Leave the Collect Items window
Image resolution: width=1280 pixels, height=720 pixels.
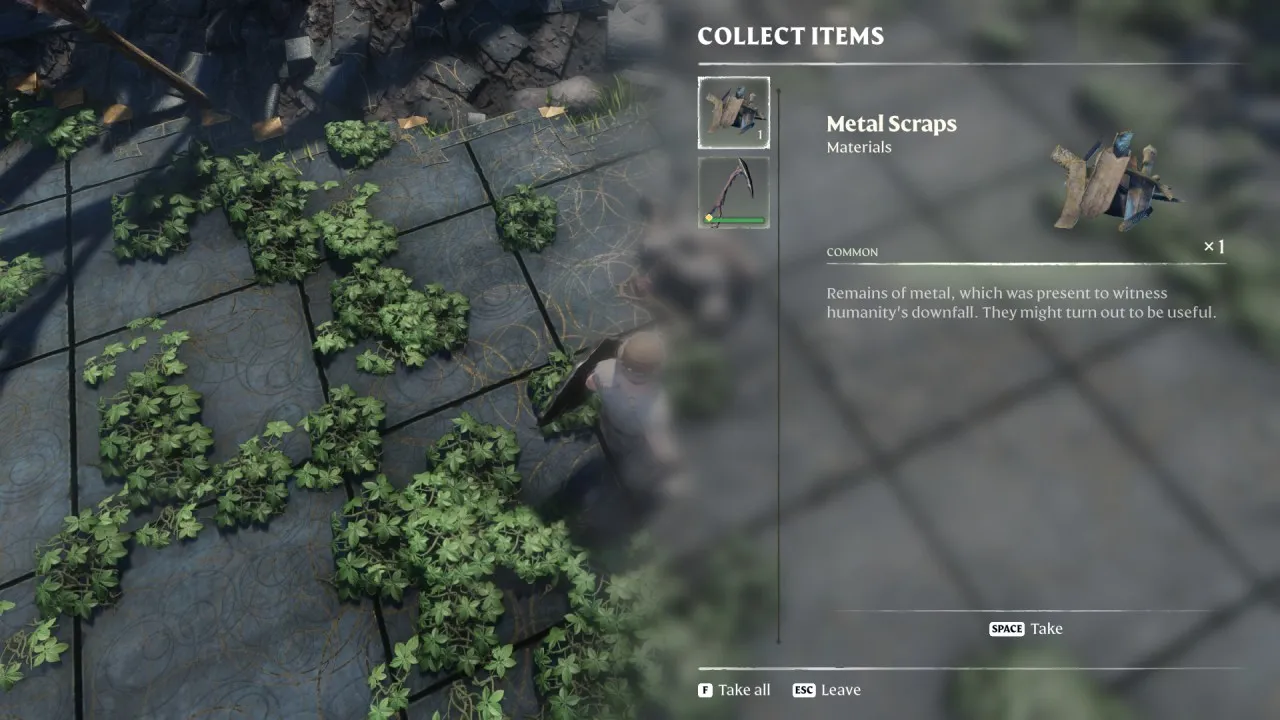click(x=827, y=690)
